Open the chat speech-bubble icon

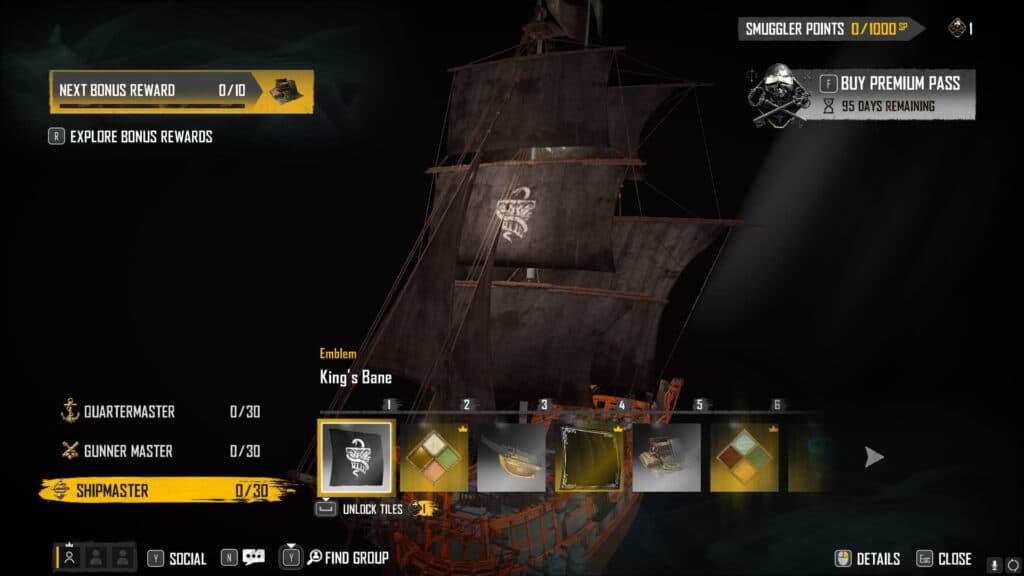tap(253, 558)
